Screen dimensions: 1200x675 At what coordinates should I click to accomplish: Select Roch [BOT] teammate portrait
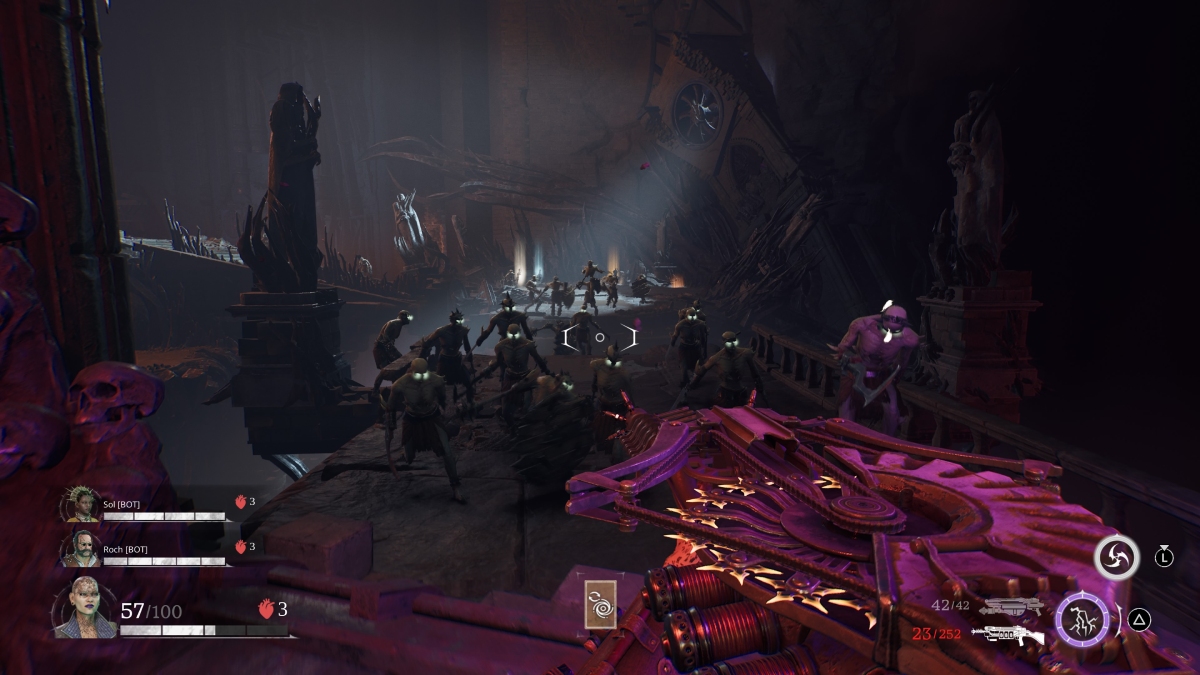point(82,547)
